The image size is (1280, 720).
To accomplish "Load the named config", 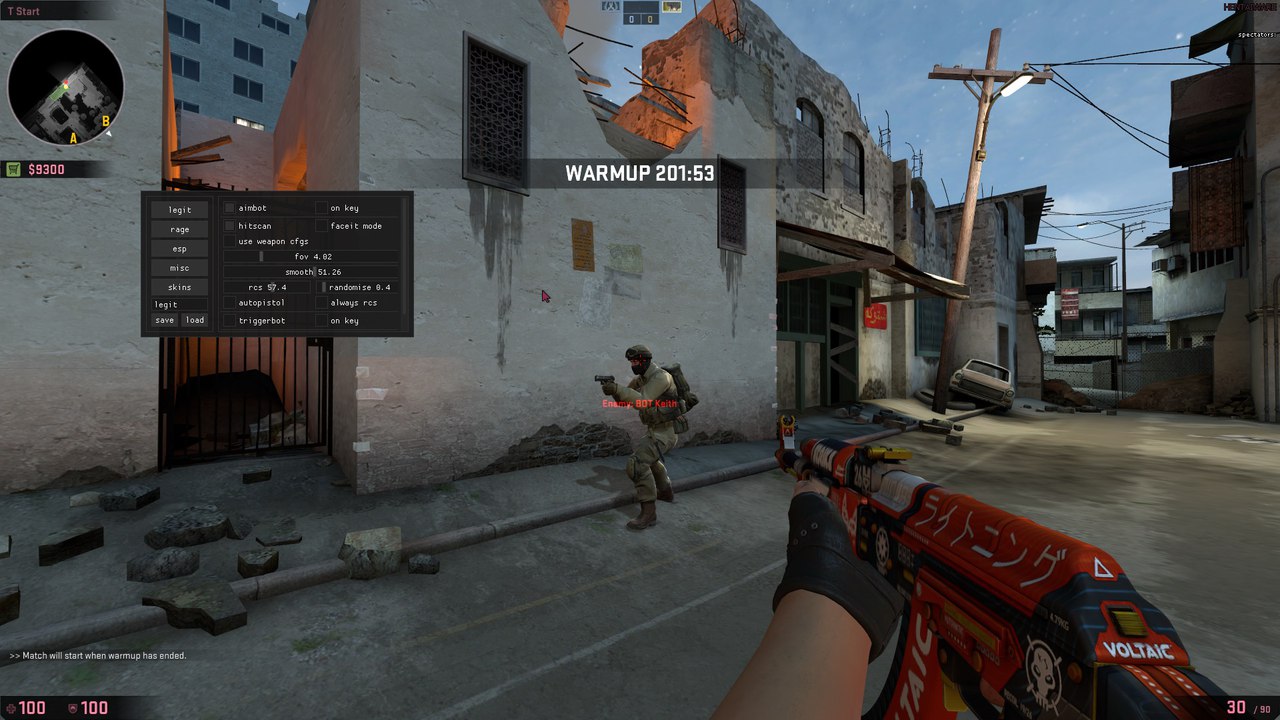I will tap(195, 321).
